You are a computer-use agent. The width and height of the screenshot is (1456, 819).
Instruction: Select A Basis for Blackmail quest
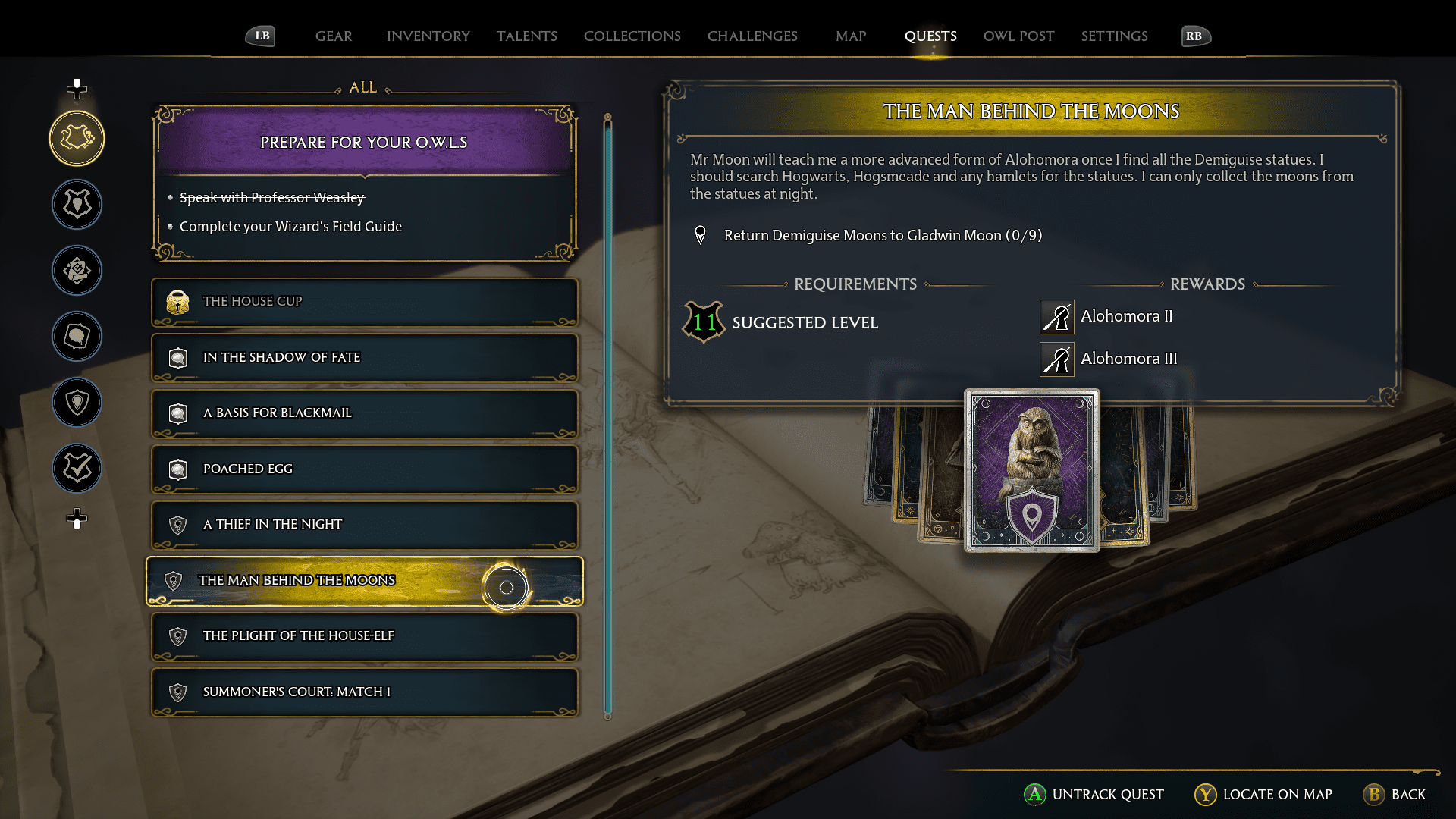pyautogui.click(x=364, y=413)
